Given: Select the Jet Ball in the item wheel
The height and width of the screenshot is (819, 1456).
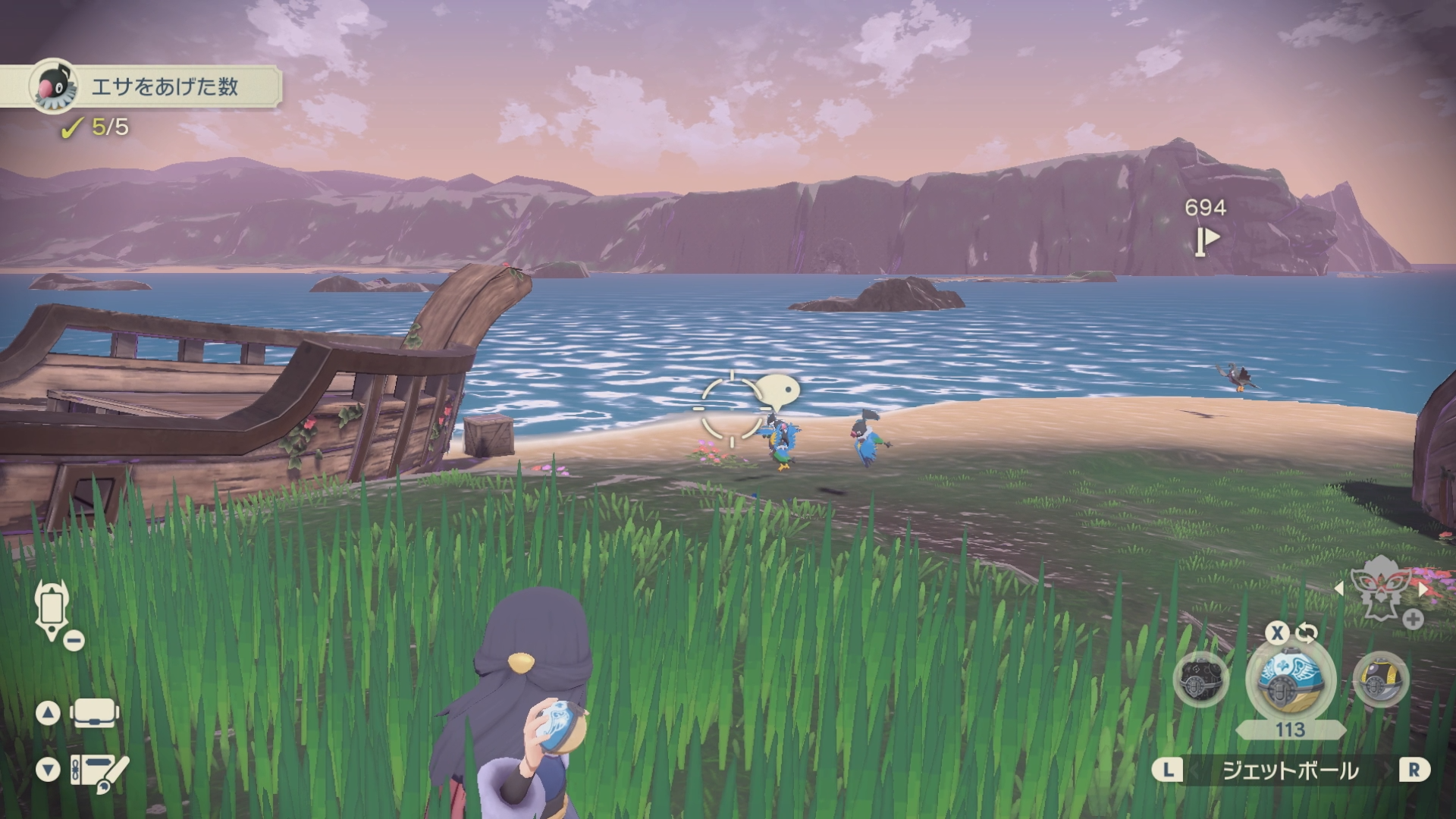Looking at the screenshot, I should pos(1280,677).
